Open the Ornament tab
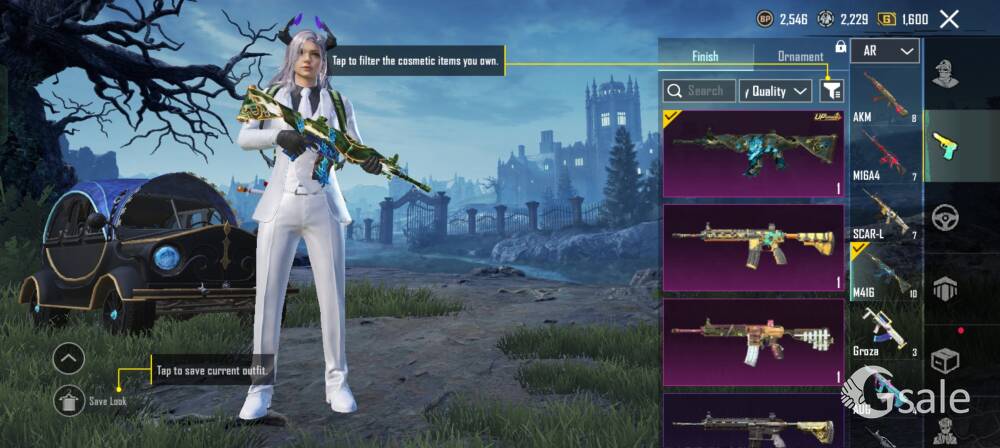The width and height of the screenshot is (1000, 448). [801, 56]
